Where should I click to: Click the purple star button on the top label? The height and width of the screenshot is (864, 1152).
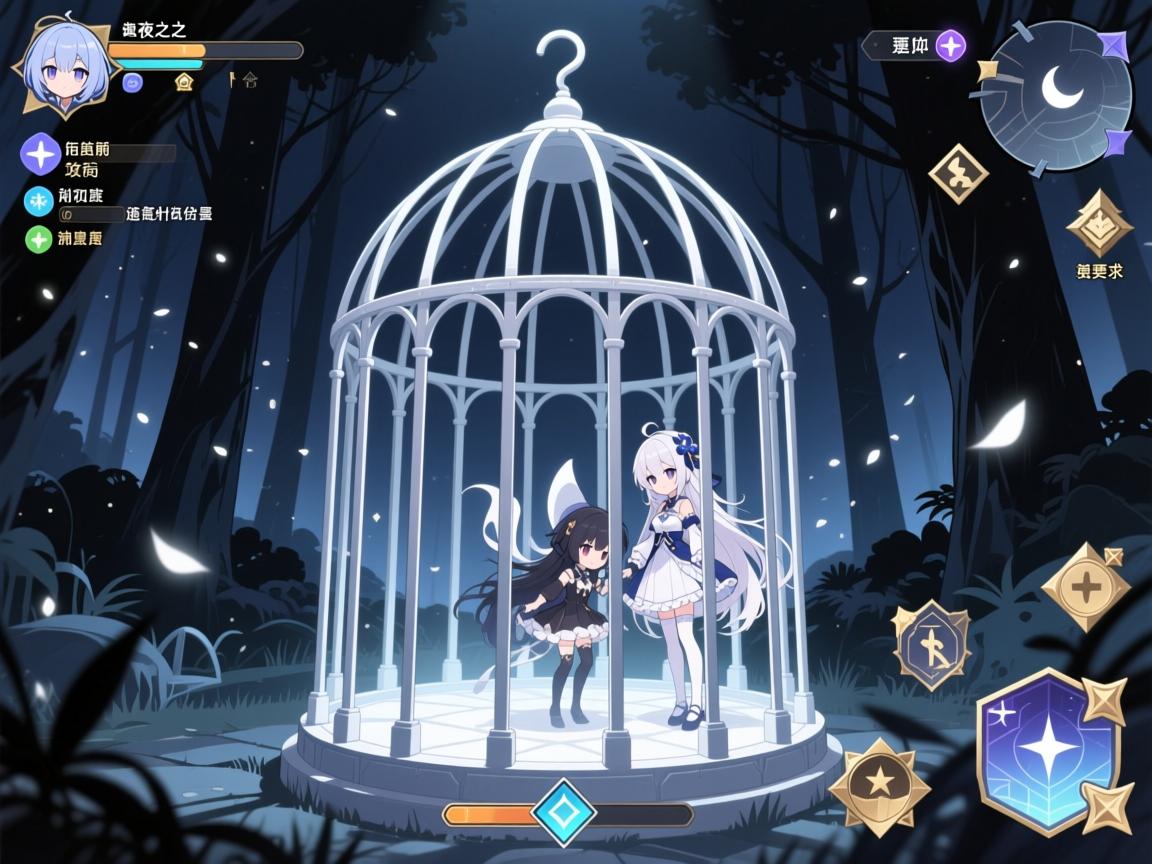pos(950,45)
